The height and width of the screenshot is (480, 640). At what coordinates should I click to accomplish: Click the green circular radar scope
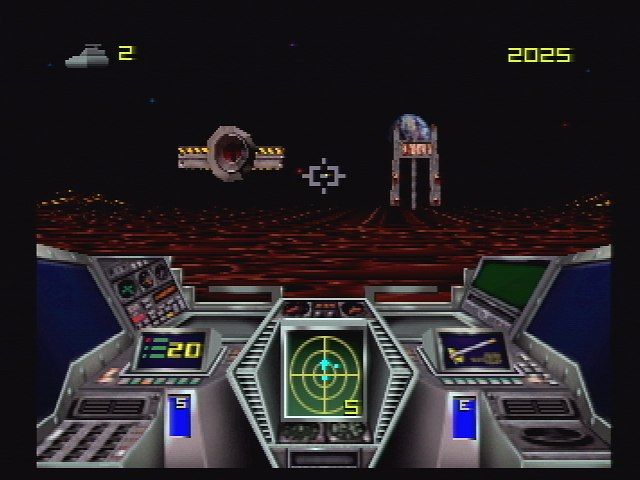click(323, 372)
